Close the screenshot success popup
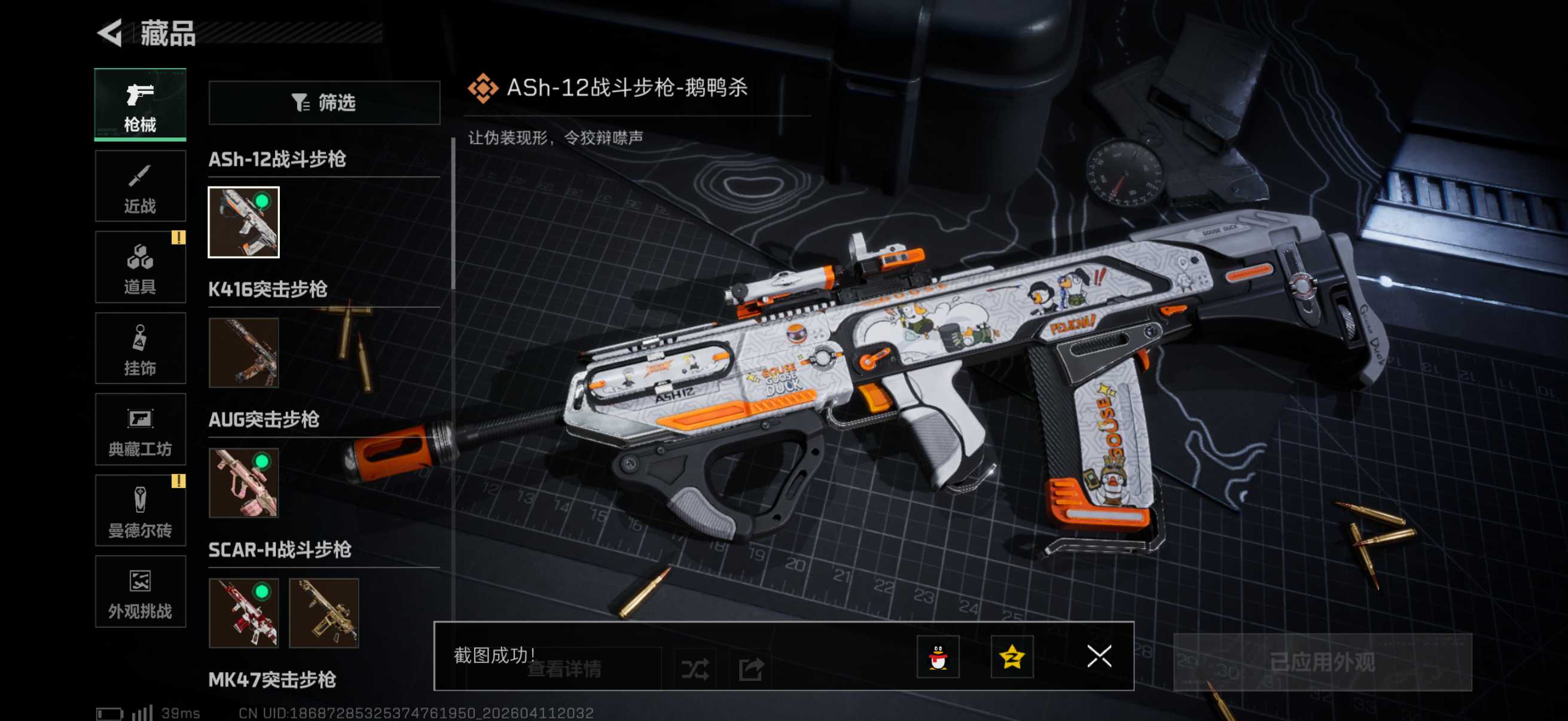The height and width of the screenshot is (721, 1568). [x=1099, y=656]
